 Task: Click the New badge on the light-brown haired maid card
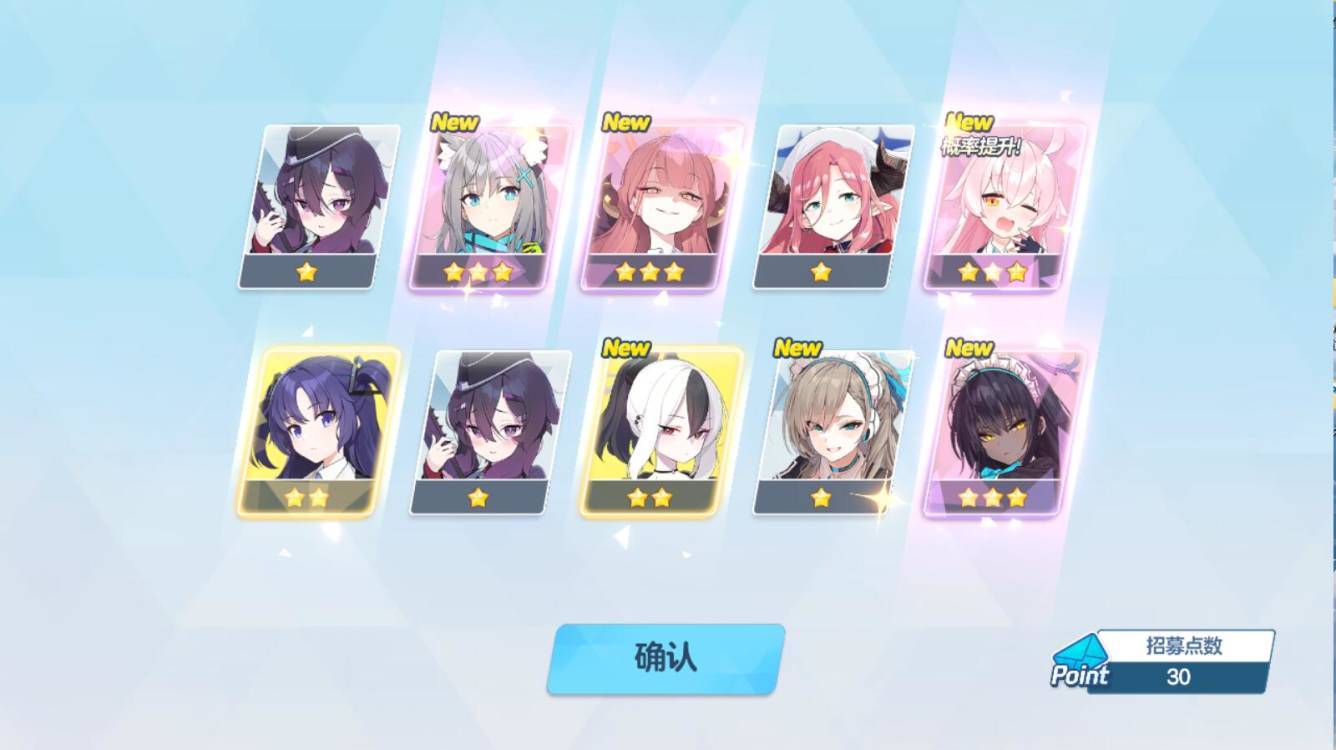tap(799, 349)
